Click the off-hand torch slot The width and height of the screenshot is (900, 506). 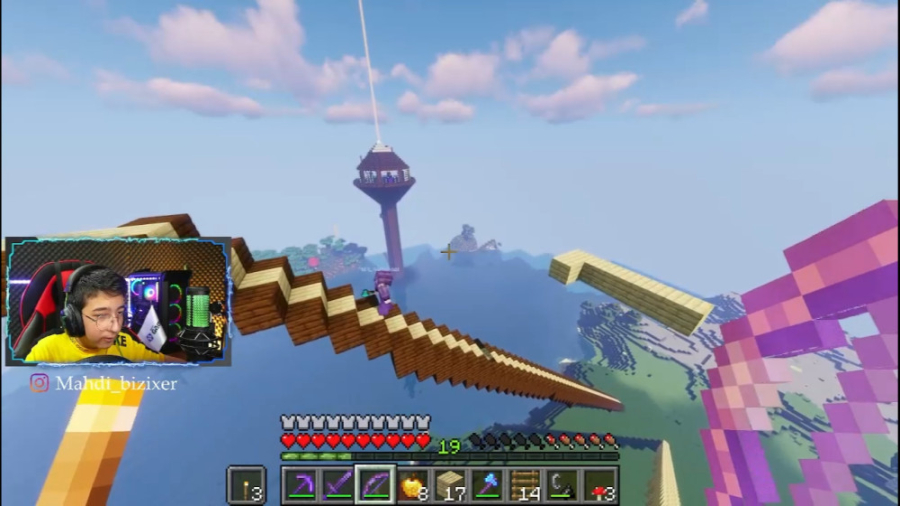(x=246, y=485)
